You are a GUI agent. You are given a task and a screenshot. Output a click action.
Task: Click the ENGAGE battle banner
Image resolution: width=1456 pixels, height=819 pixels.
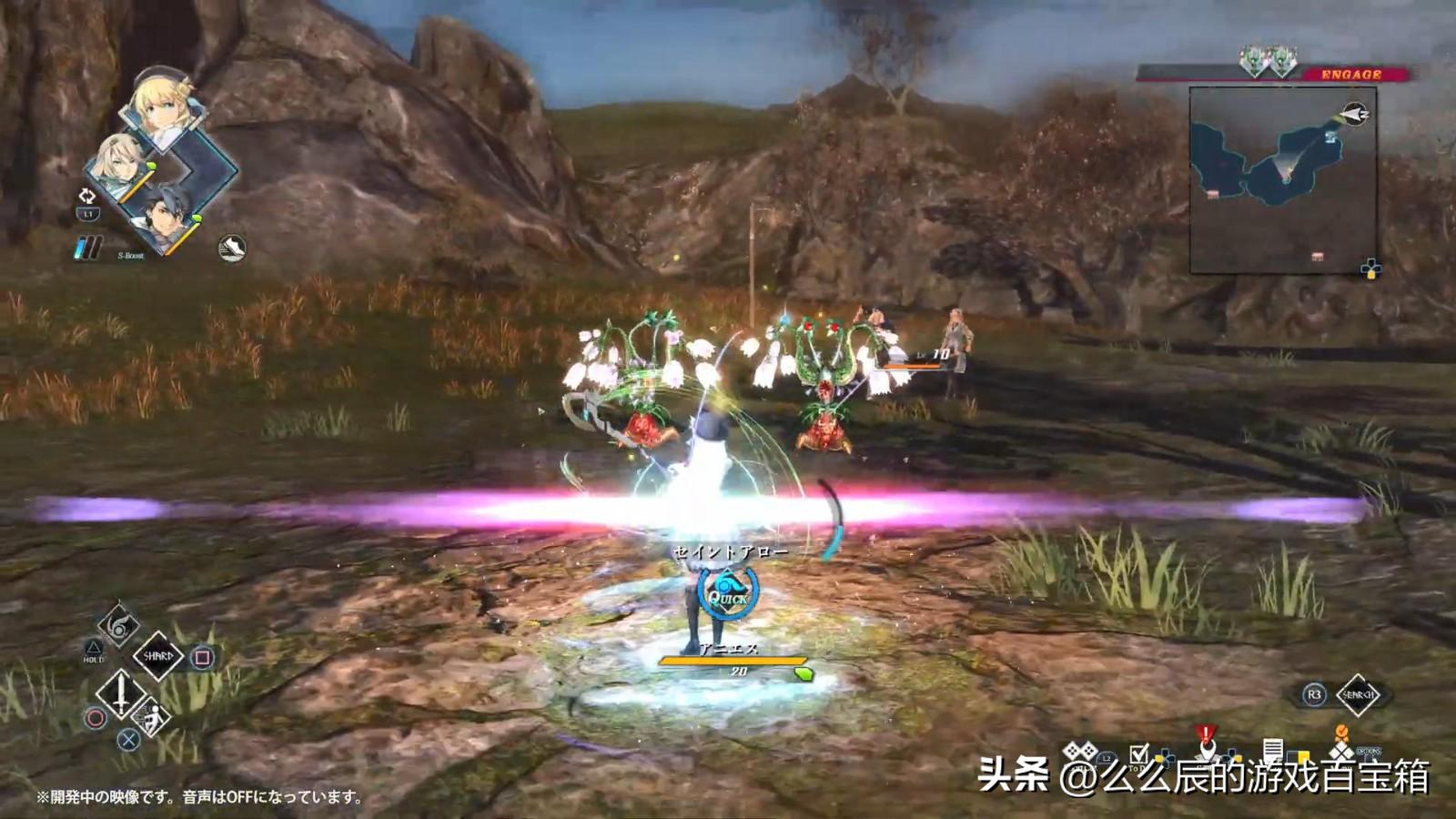click(x=1353, y=75)
